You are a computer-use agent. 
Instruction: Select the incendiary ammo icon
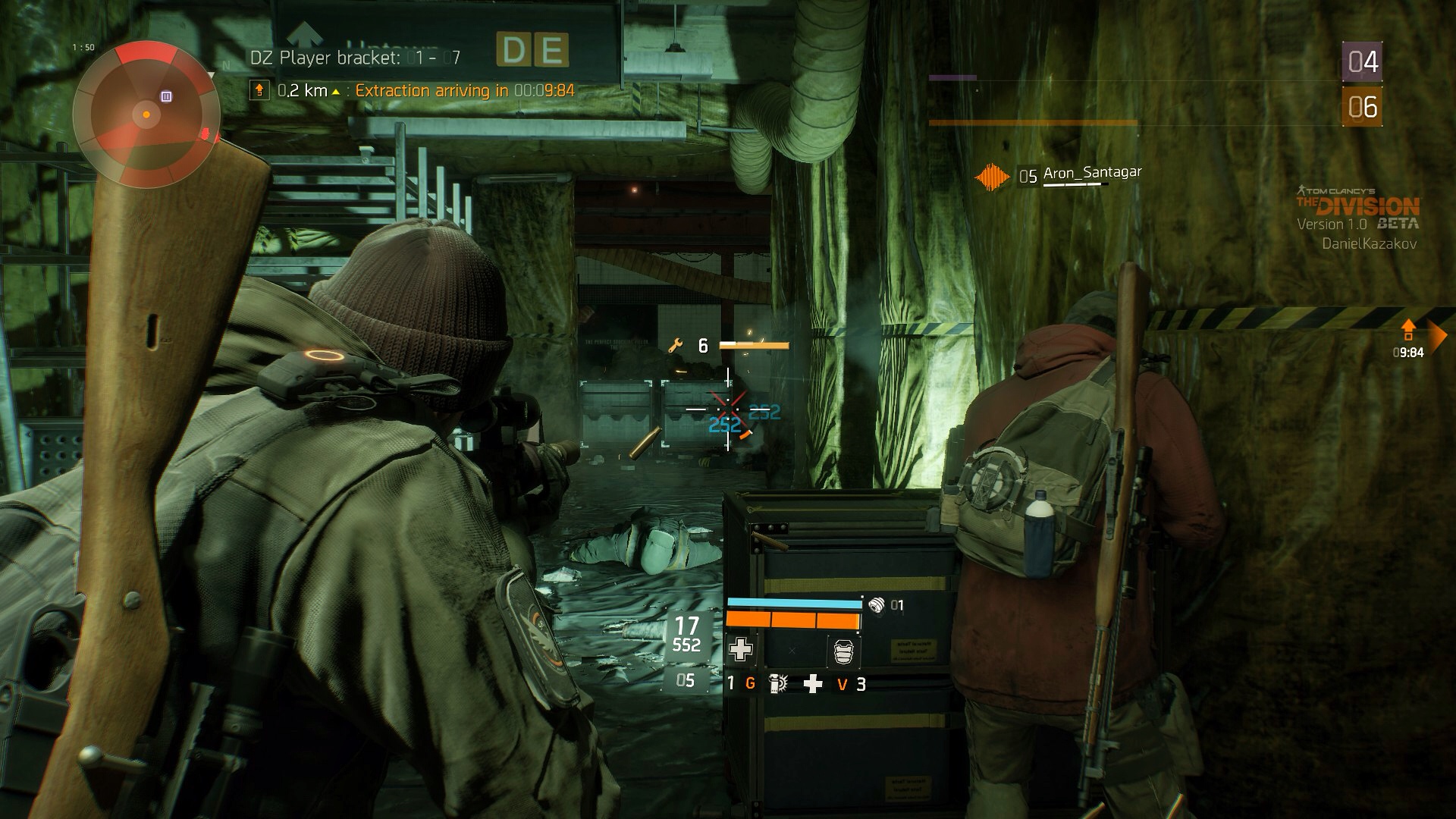pos(877,605)
